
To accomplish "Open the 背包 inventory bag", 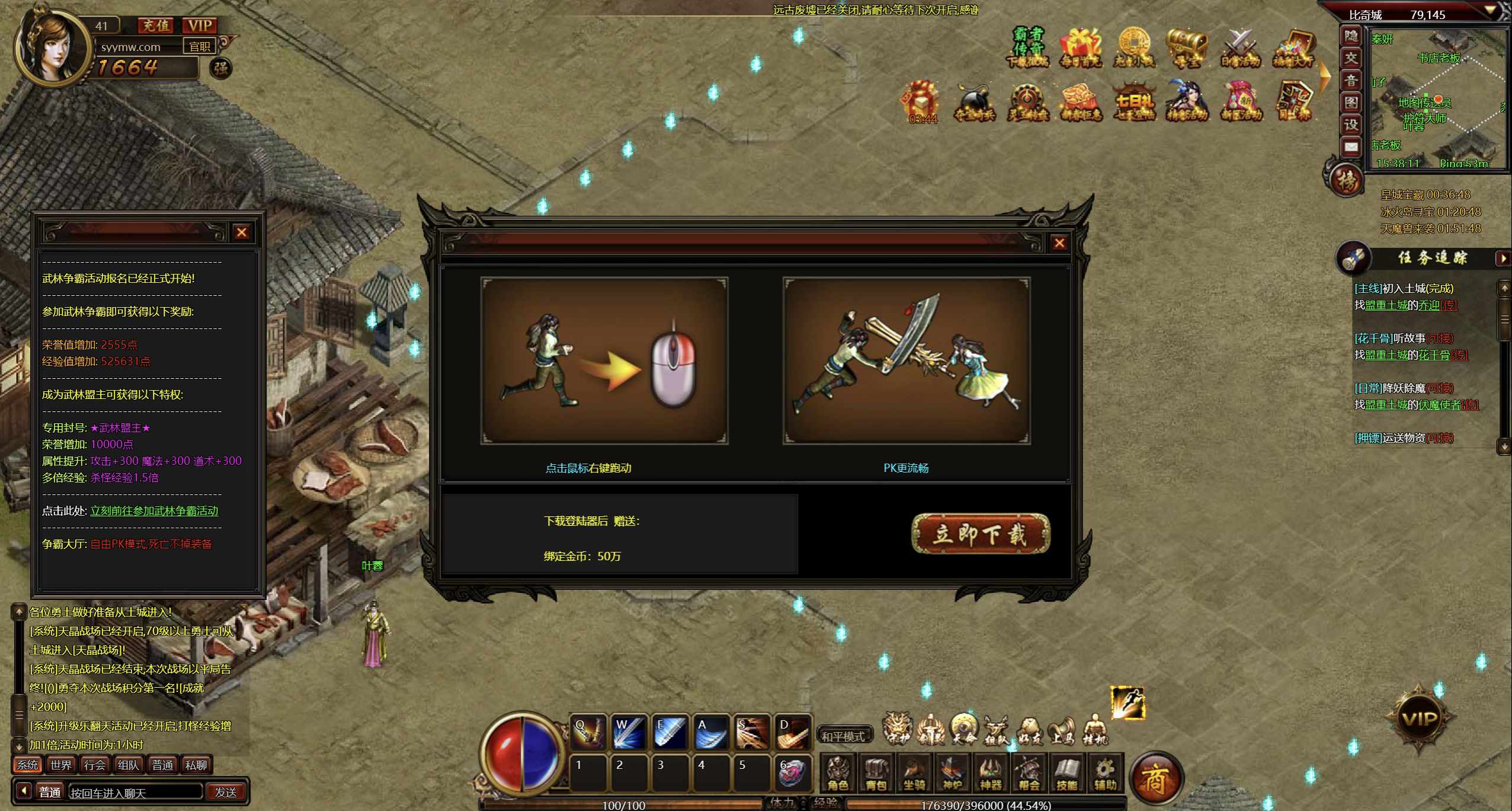I will 876,774.
